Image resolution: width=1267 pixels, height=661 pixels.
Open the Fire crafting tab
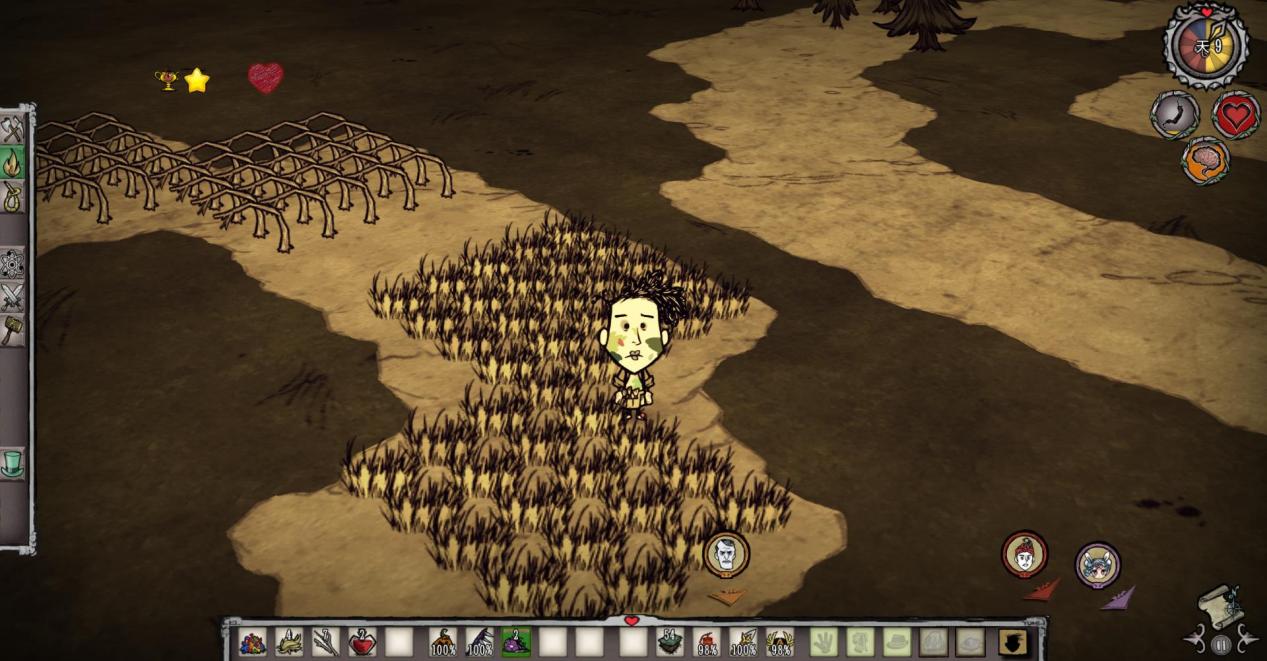pos(12,162)
